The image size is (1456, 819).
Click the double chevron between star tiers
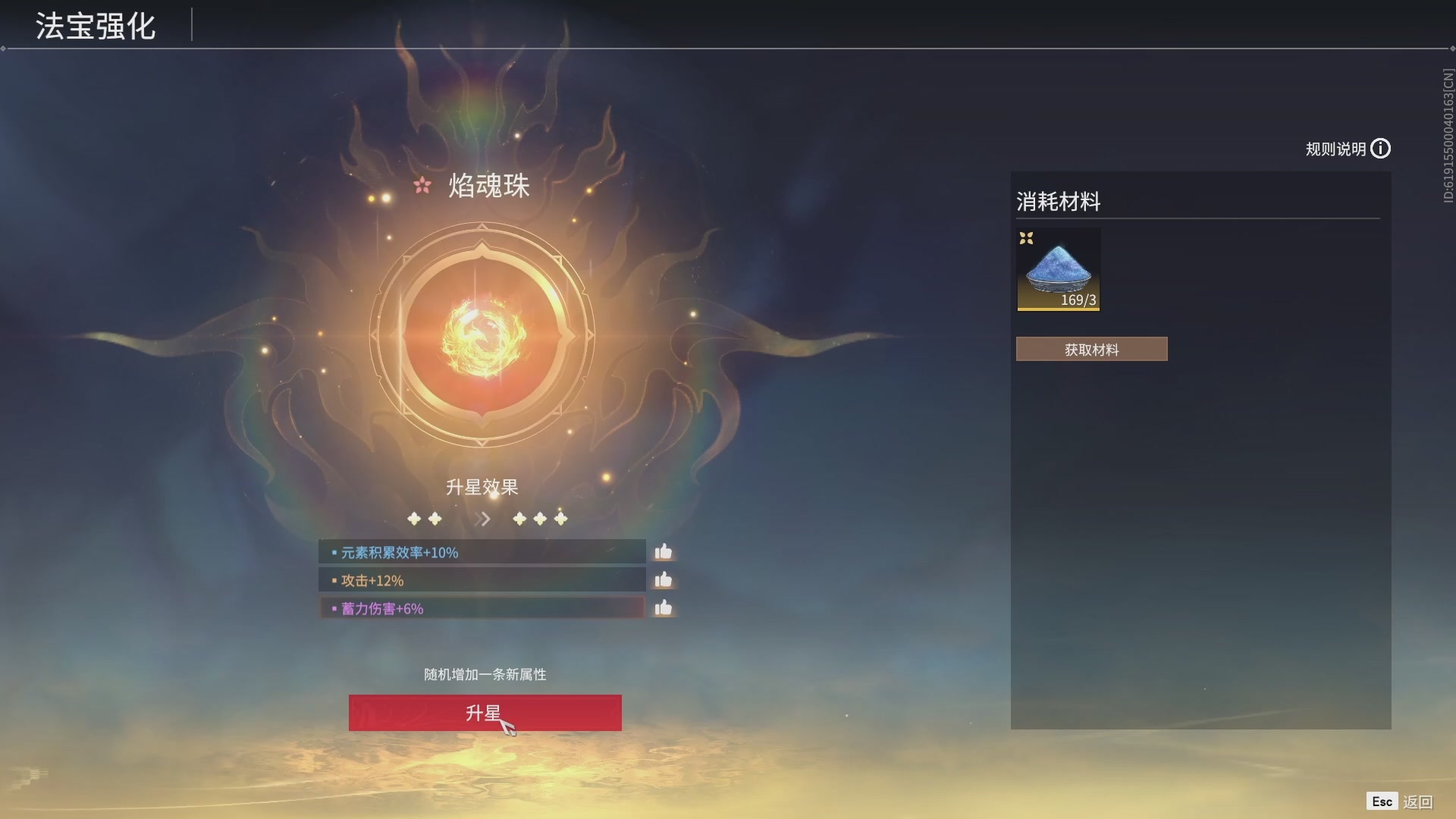[482, 519]
